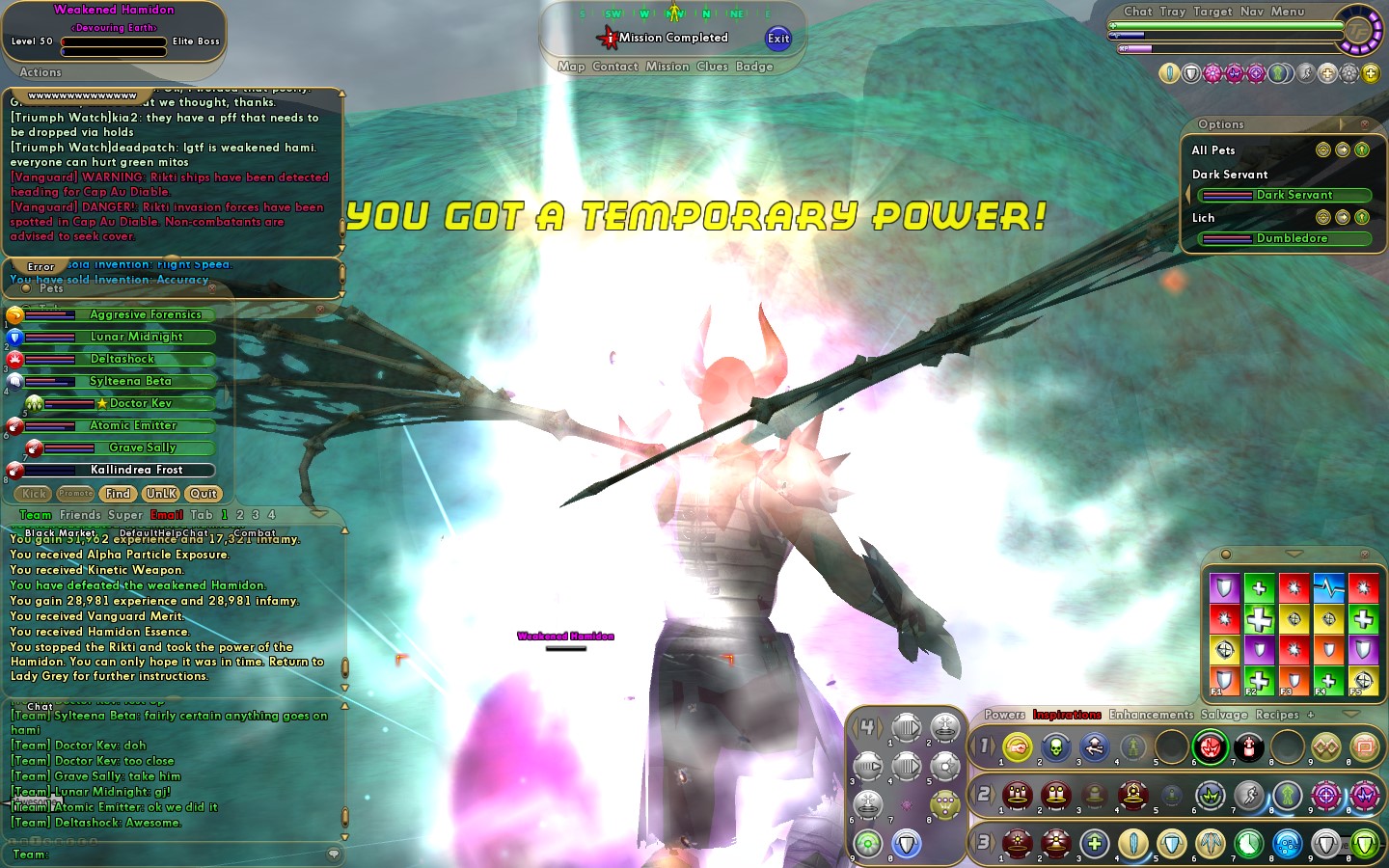The height and width of the screenshot is (868, 1389).
Task: Select the Dark Servant pet
Action: tap(1294, 195)
